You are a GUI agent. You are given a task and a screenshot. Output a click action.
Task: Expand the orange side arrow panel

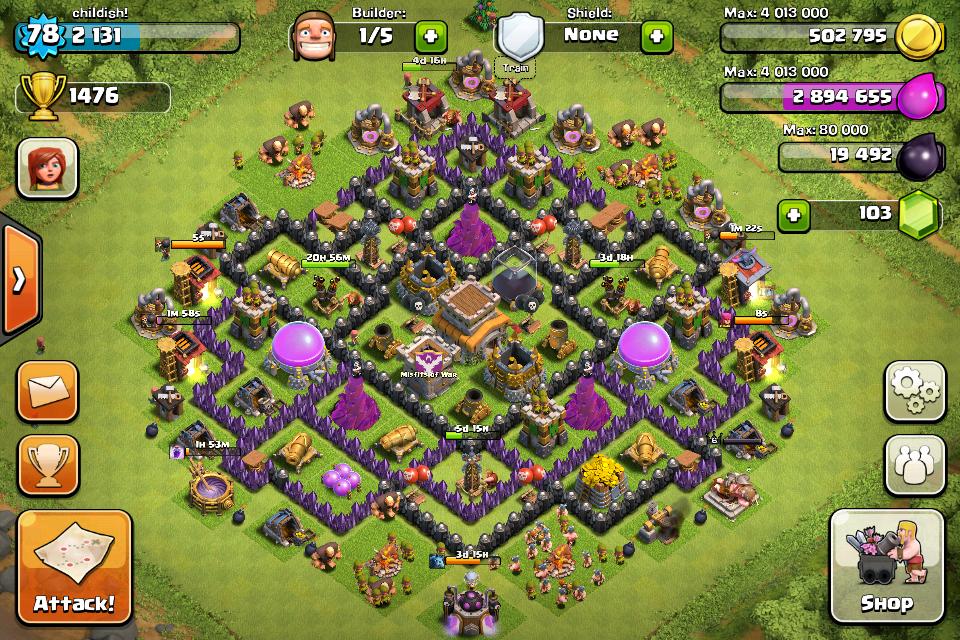(x=19, y=280)
